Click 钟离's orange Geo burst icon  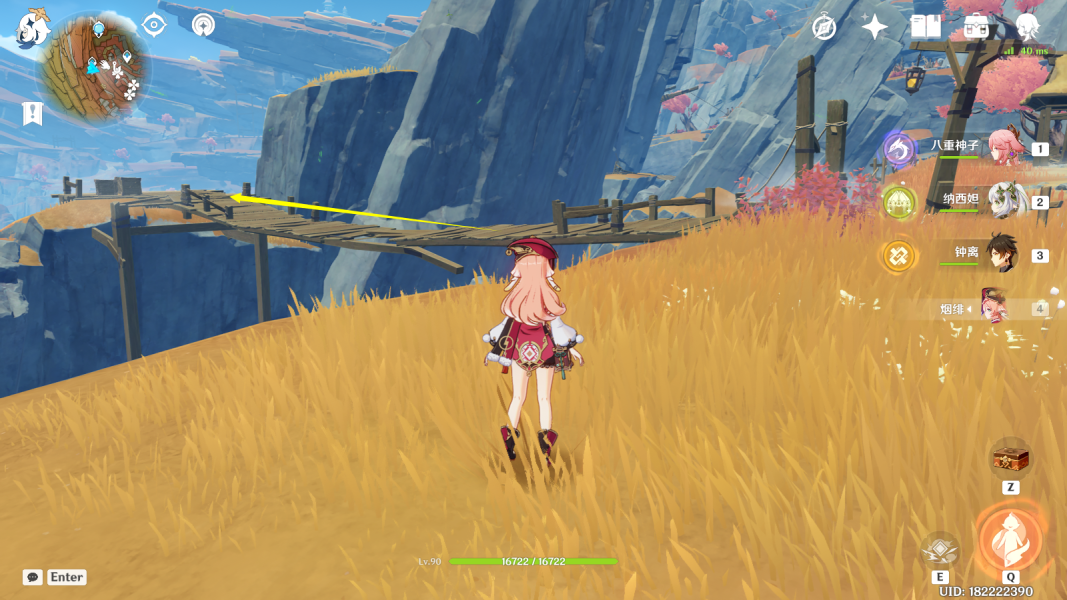[898, 256]
